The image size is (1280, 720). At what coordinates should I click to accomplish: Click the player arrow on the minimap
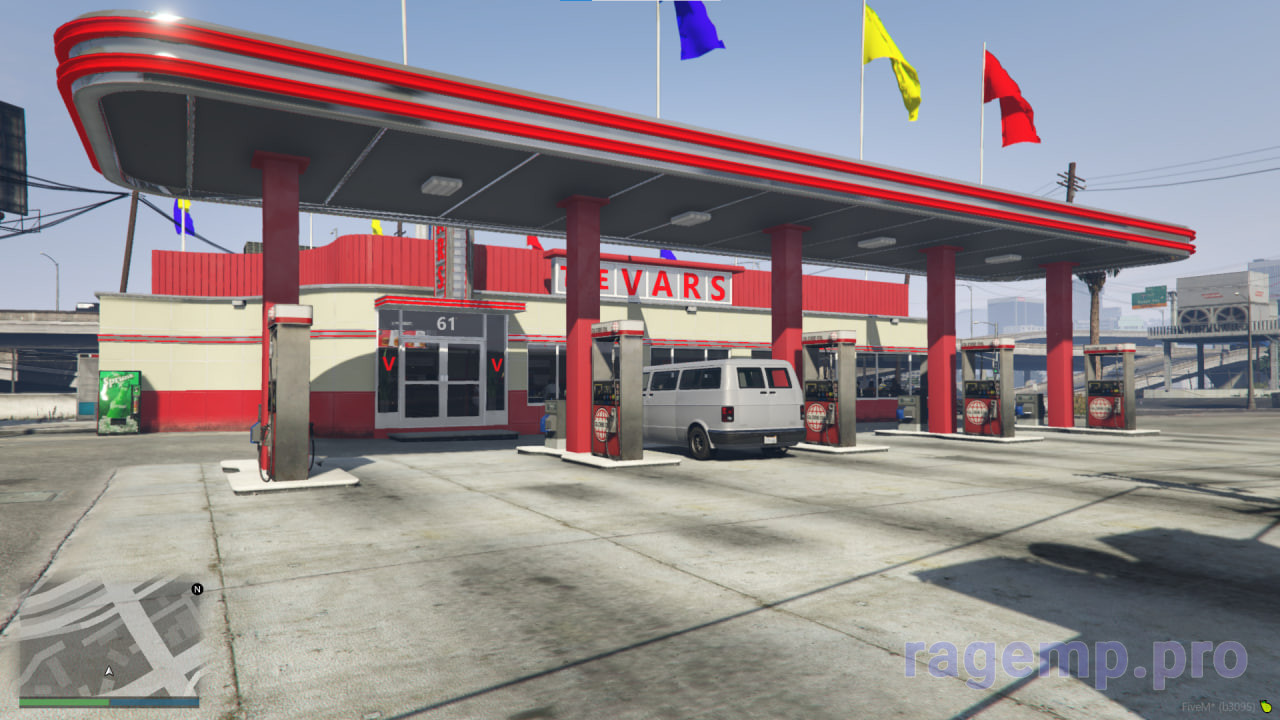(109, 671)
